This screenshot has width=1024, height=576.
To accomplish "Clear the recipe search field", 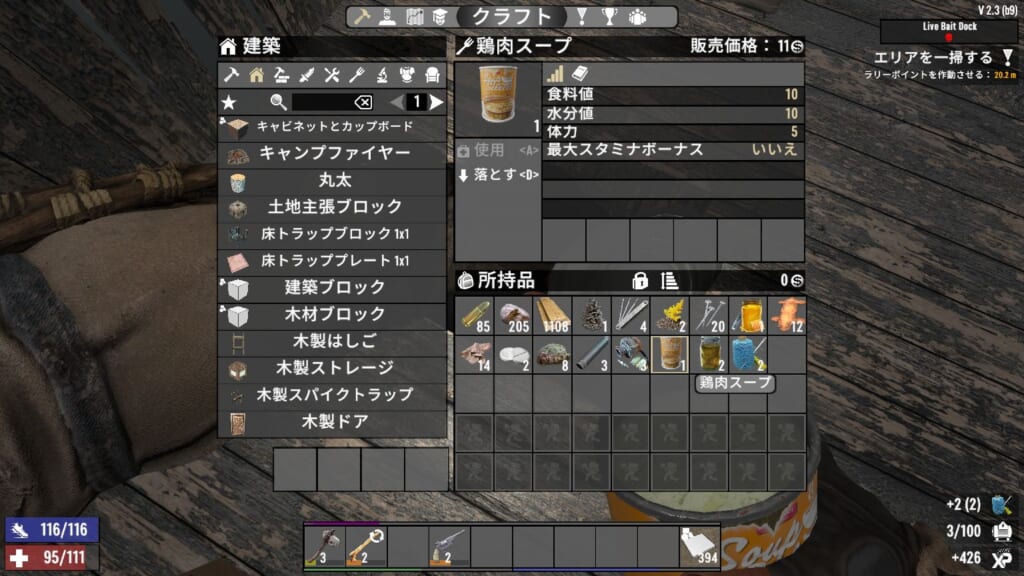I will [363, 102].
